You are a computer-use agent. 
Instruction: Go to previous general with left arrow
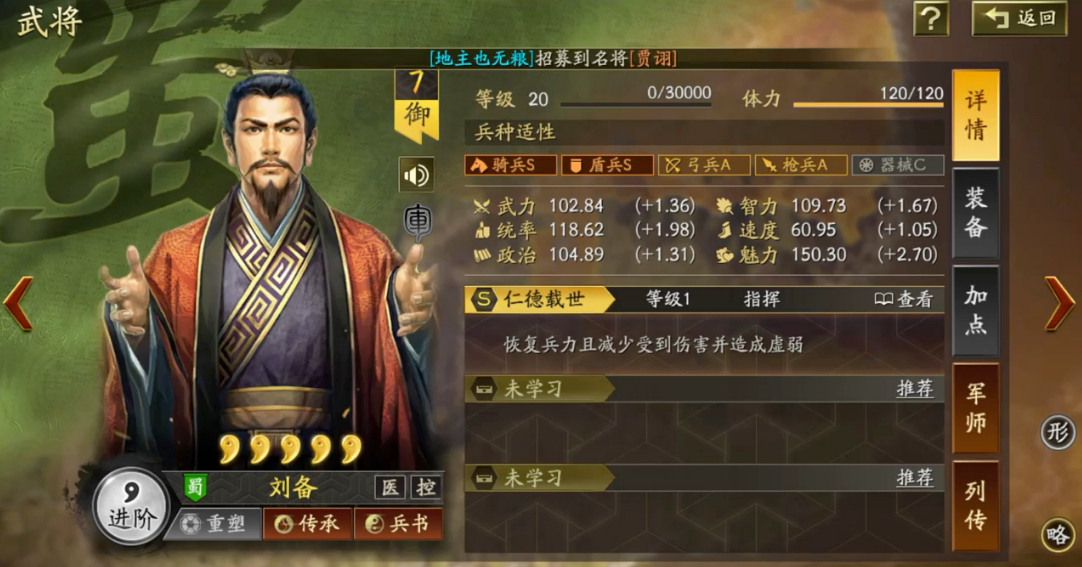click(x=18, y=303)
